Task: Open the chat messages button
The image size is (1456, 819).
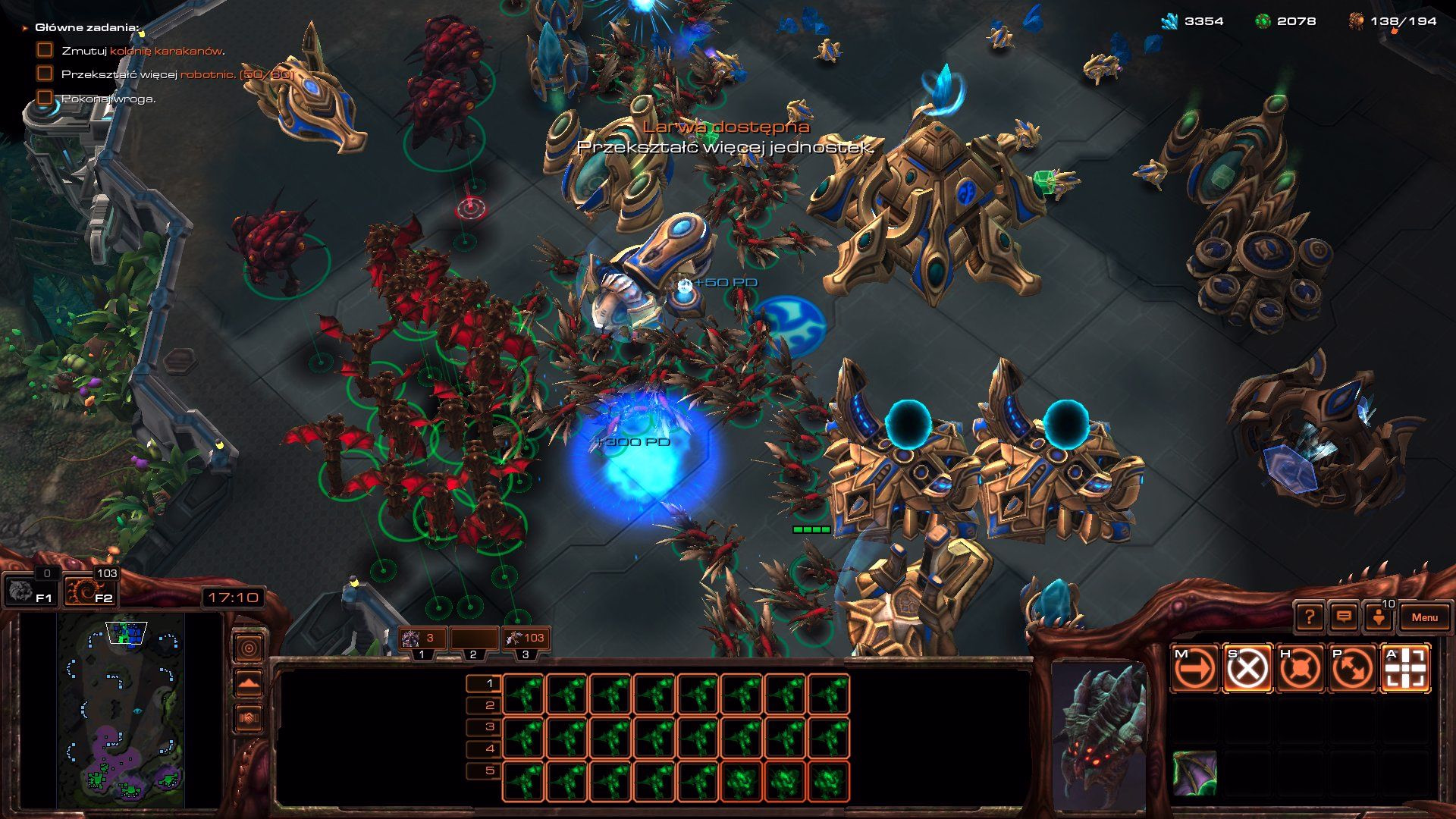Action: coord(1343,617)
